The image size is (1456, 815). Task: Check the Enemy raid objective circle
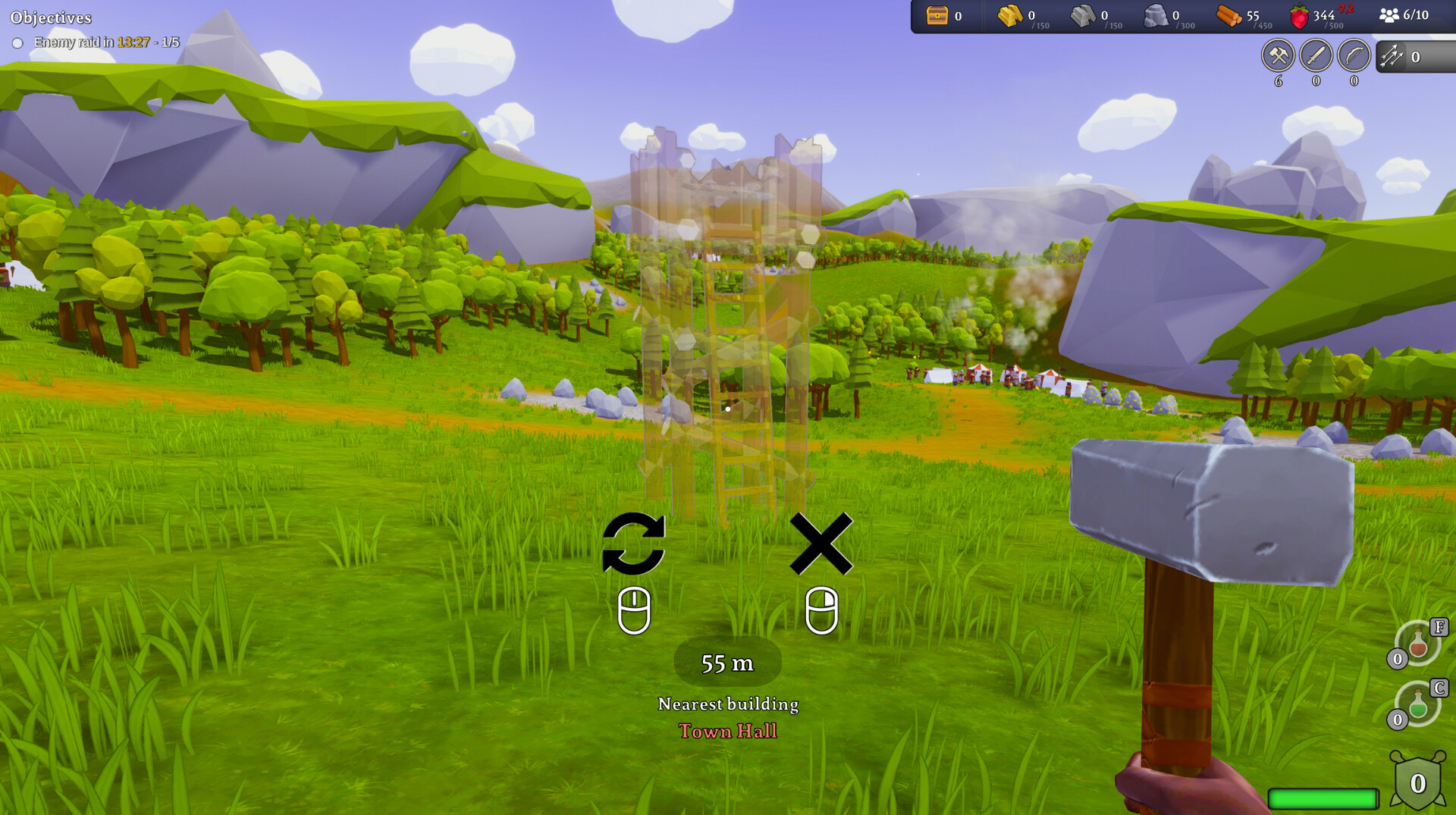18,43
